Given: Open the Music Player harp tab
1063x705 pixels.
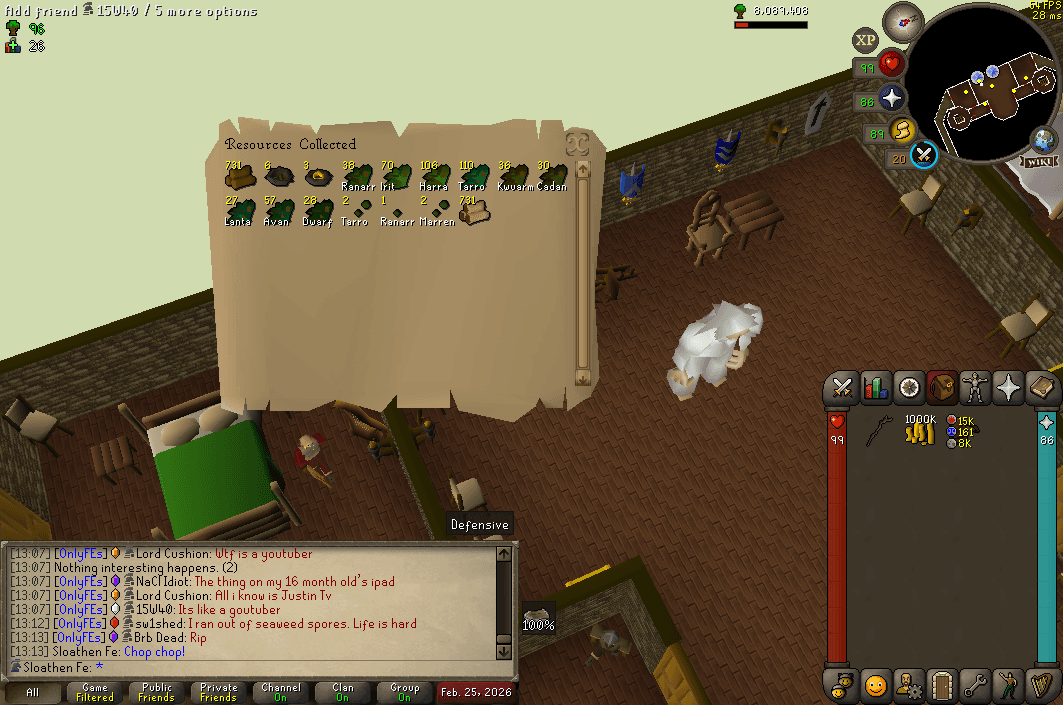Looking at the screenshot, I should (x=1041, y=686).
